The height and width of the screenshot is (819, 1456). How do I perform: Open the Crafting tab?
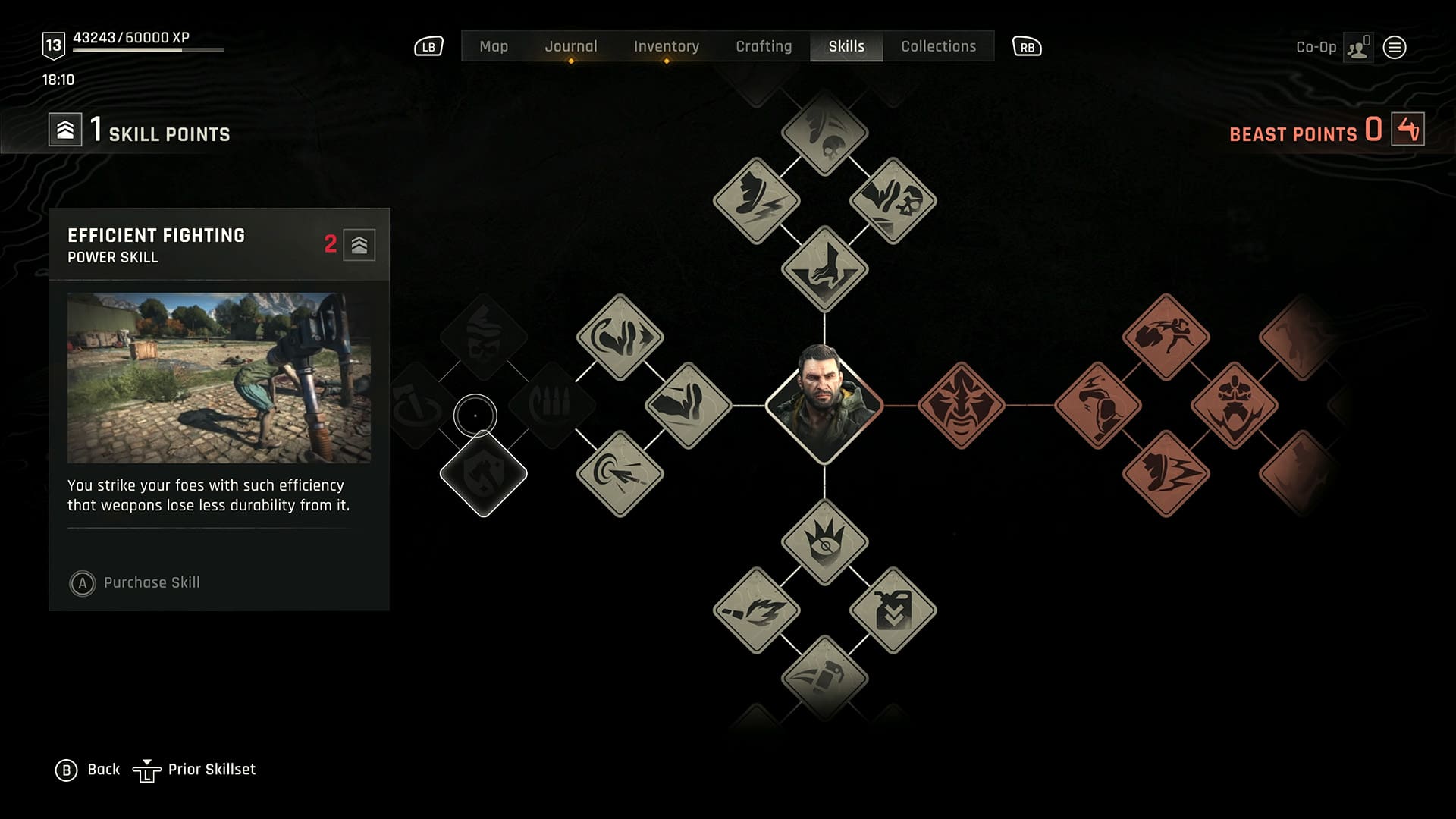pyautogui.click(x=764, y=46)
